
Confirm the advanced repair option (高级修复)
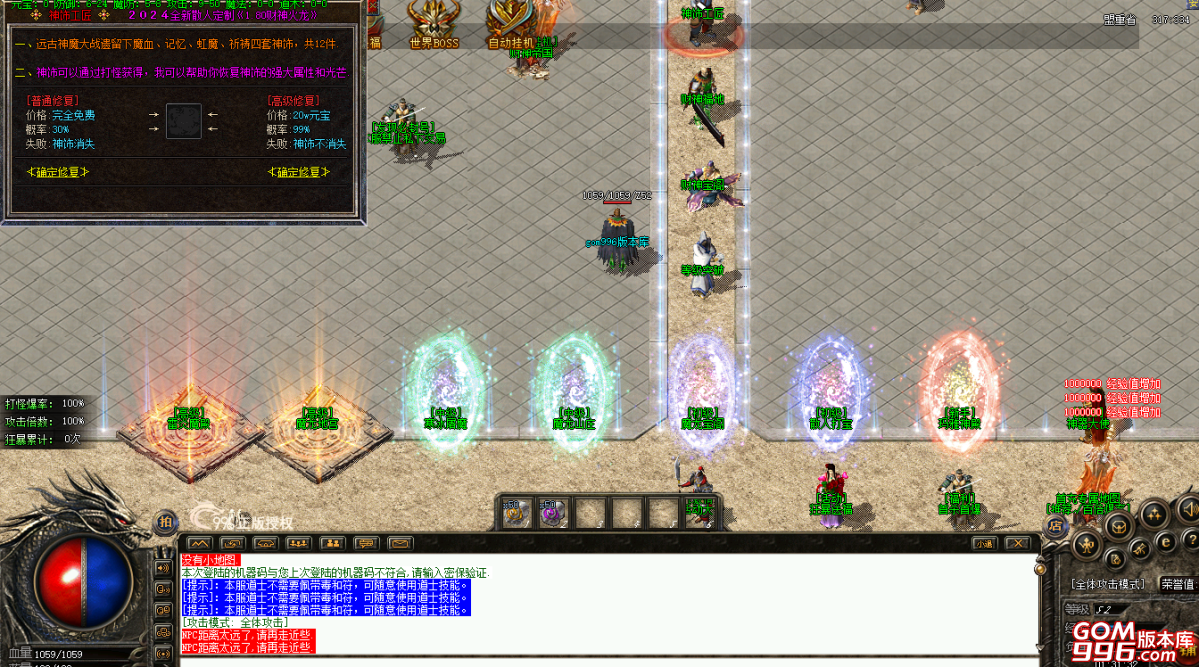click(298, 172)
